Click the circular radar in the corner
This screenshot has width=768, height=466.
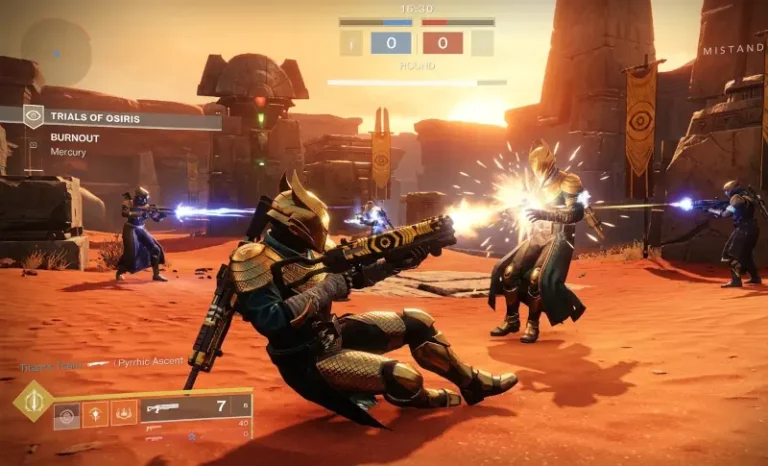[56, 51]
